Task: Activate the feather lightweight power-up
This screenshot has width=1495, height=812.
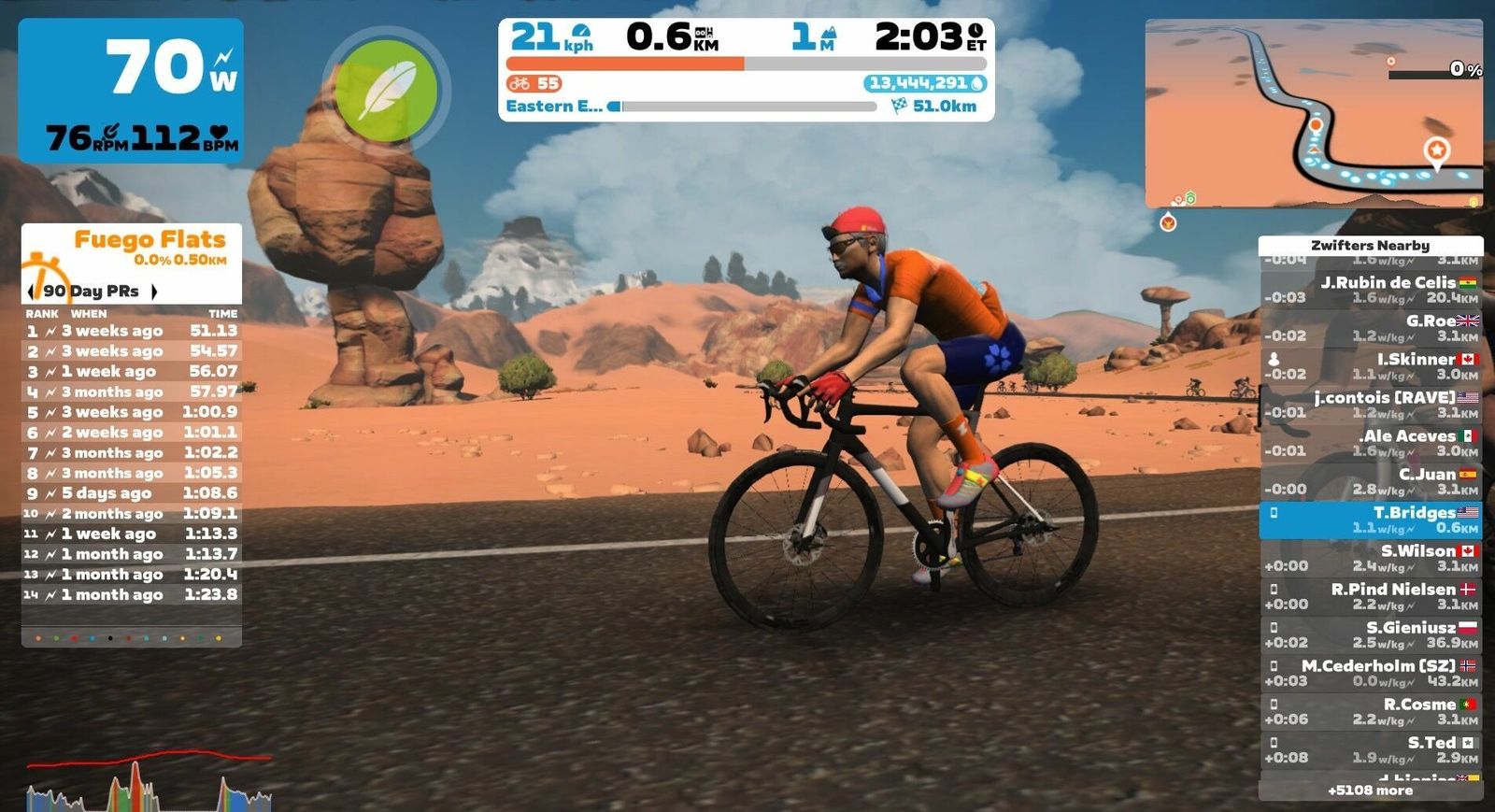Action: (386, 91)
